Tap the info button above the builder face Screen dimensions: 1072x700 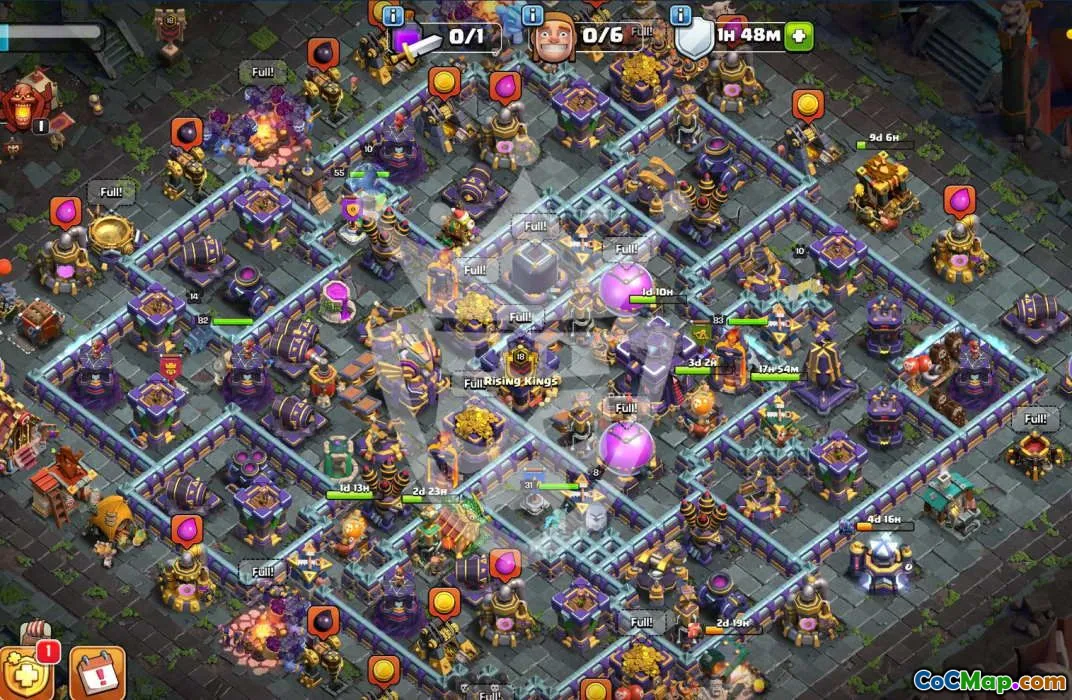(533, 17)
